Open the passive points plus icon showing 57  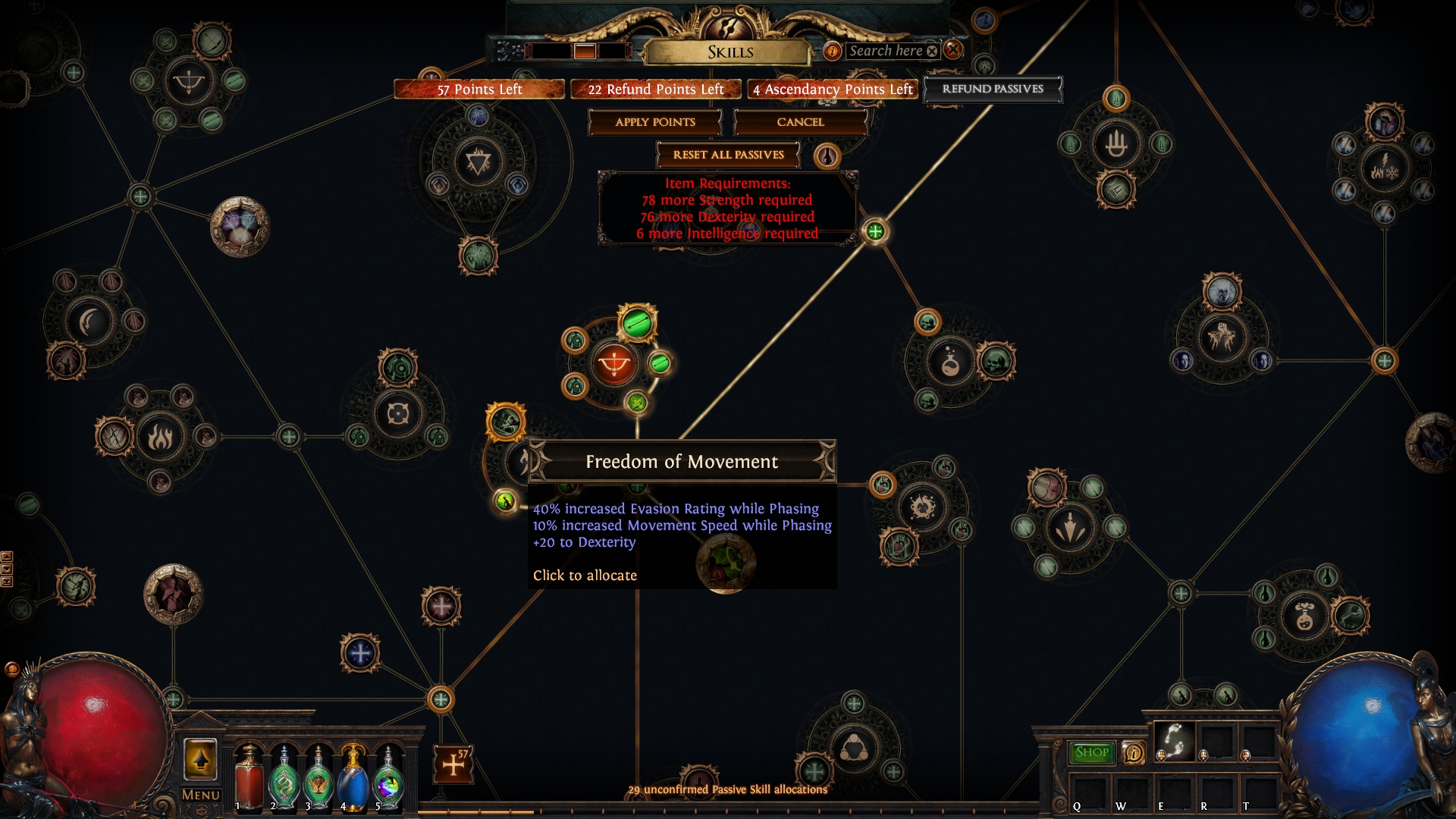click(453, 764)
